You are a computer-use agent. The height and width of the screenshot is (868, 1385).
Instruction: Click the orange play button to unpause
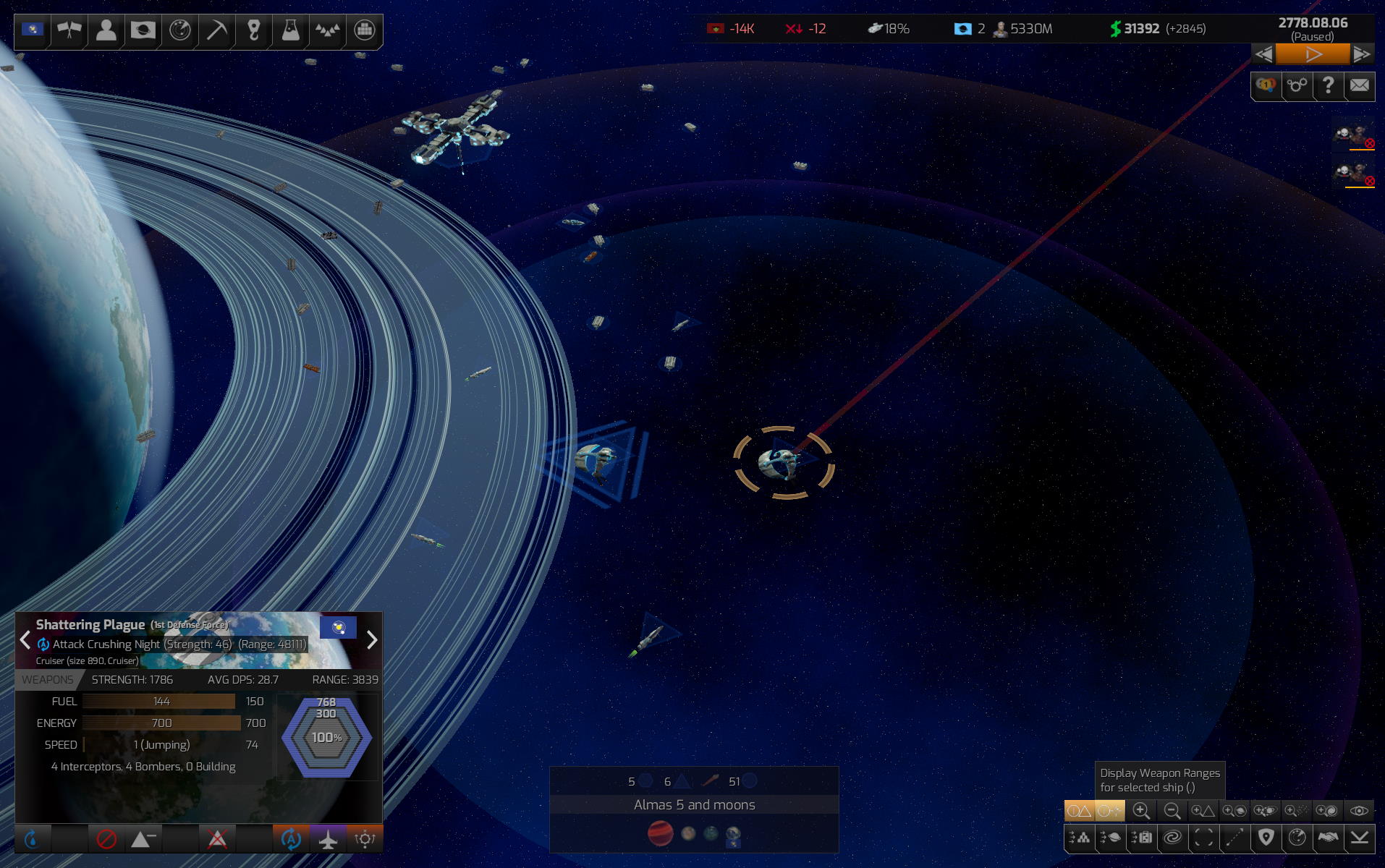(x=1313, y=54)
